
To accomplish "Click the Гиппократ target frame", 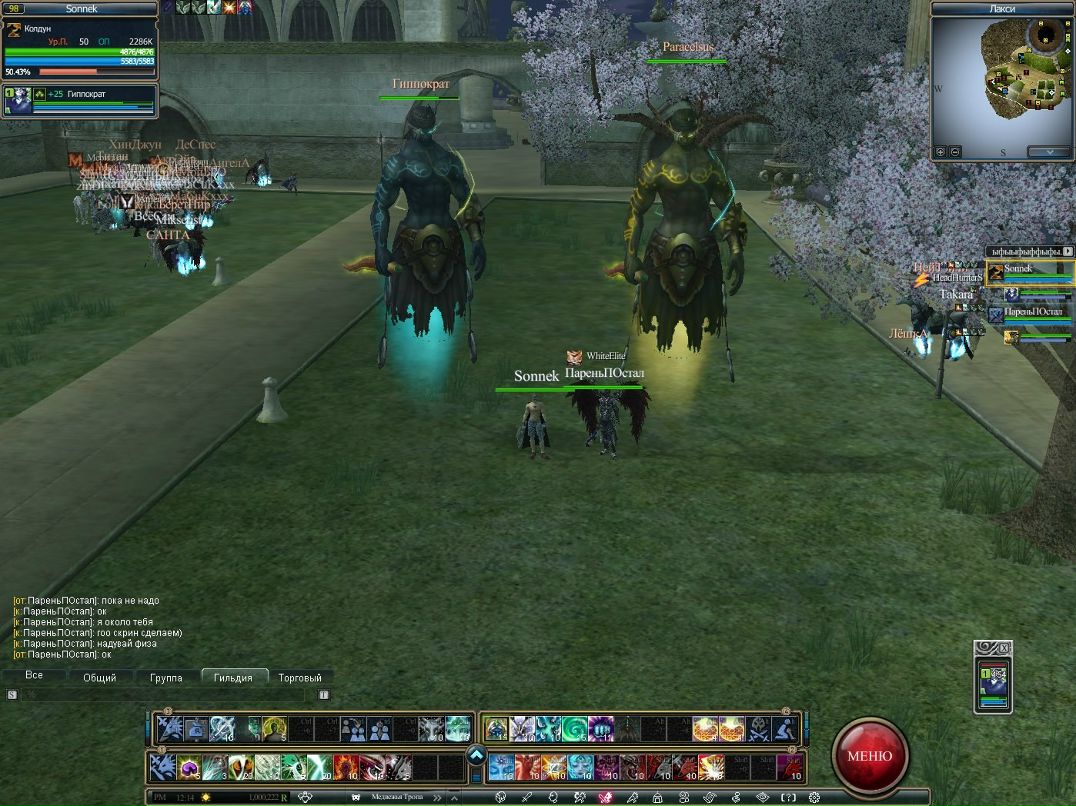I will 80,100.
